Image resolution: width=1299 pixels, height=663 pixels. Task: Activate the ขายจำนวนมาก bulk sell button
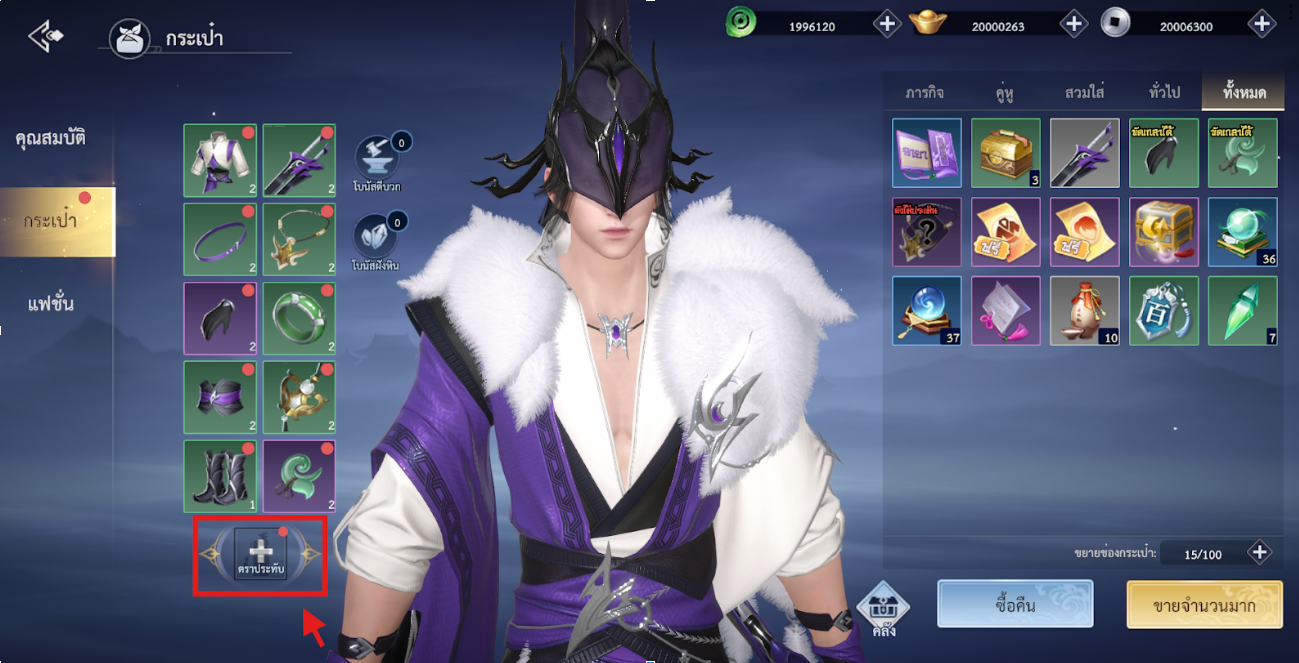pos(1204,605)
